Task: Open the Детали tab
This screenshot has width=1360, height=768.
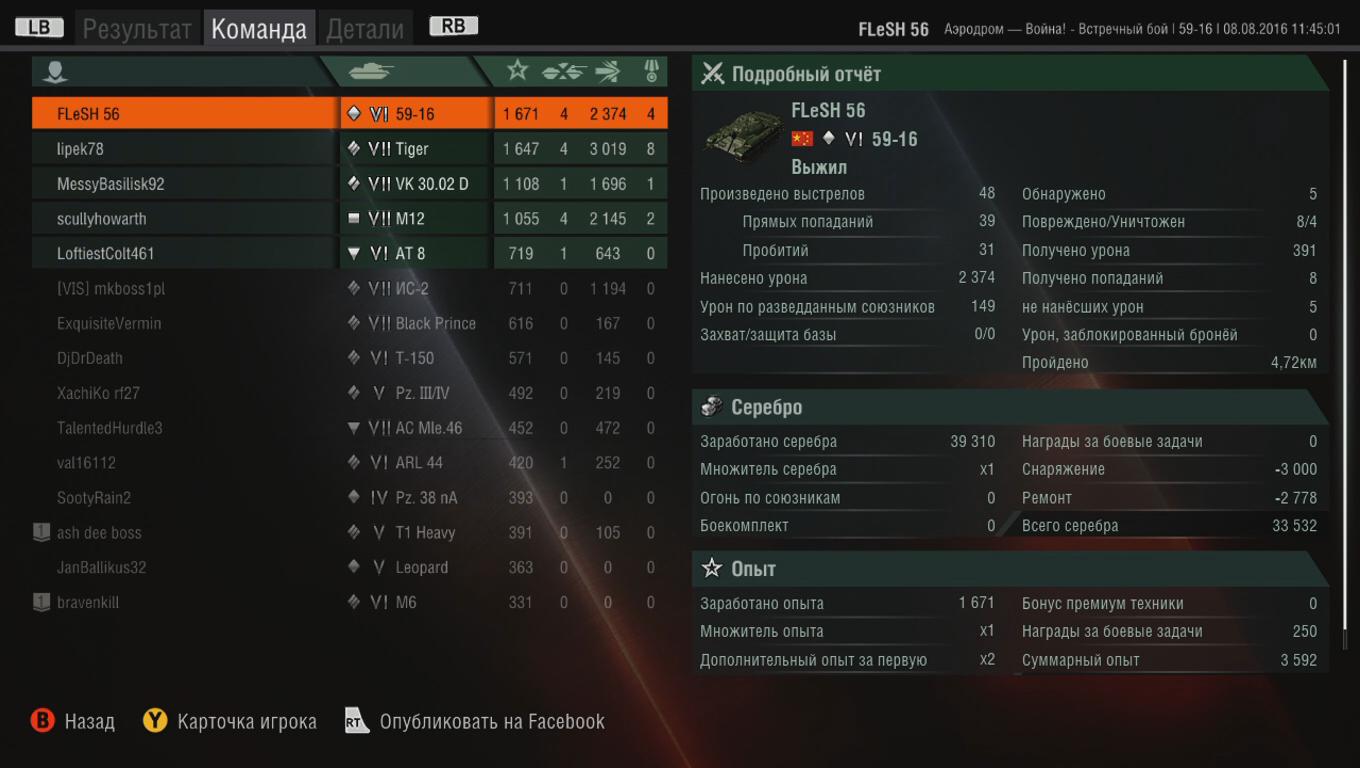Action: [365, 29]
